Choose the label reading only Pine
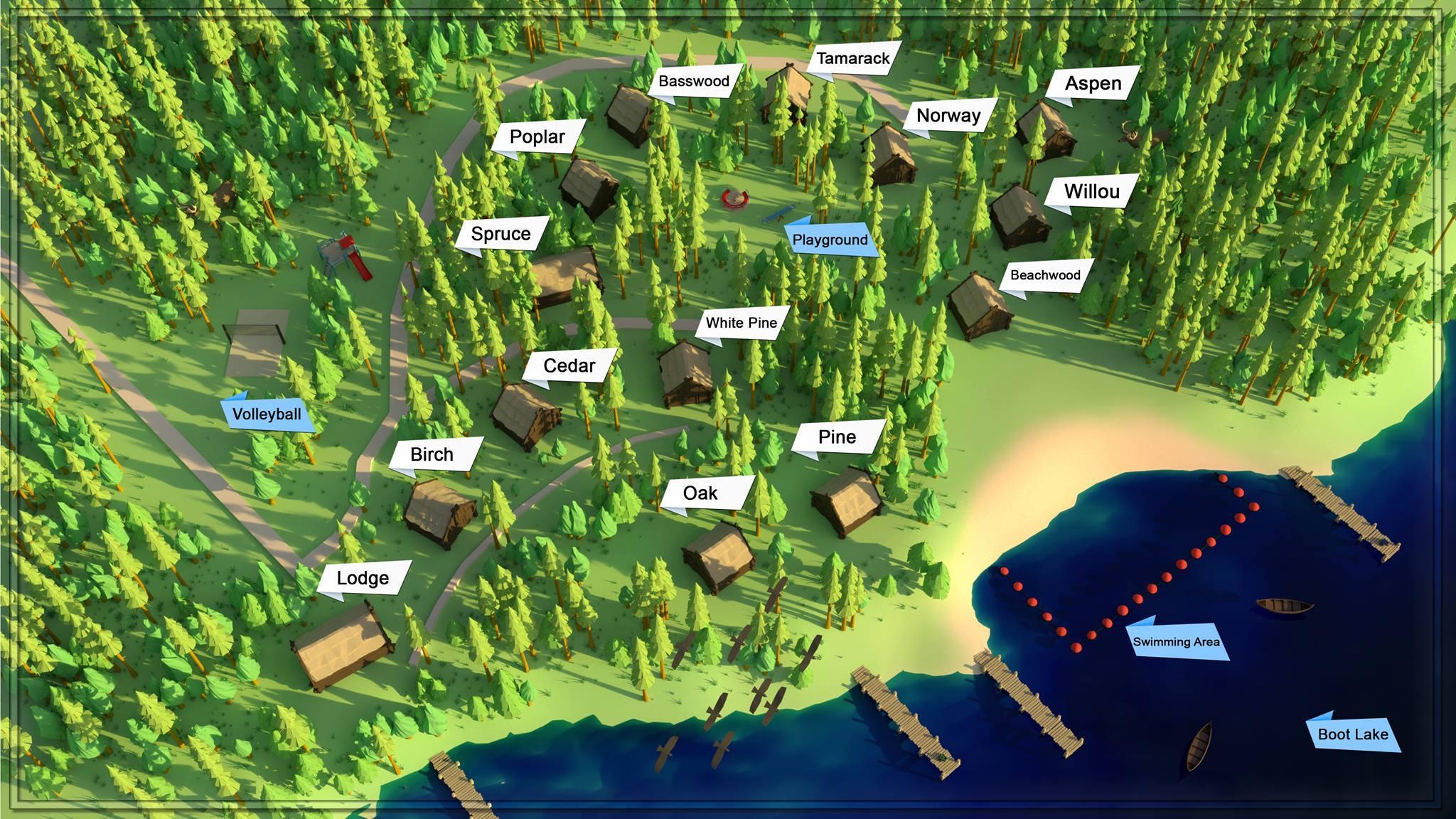 click(837, 437)
